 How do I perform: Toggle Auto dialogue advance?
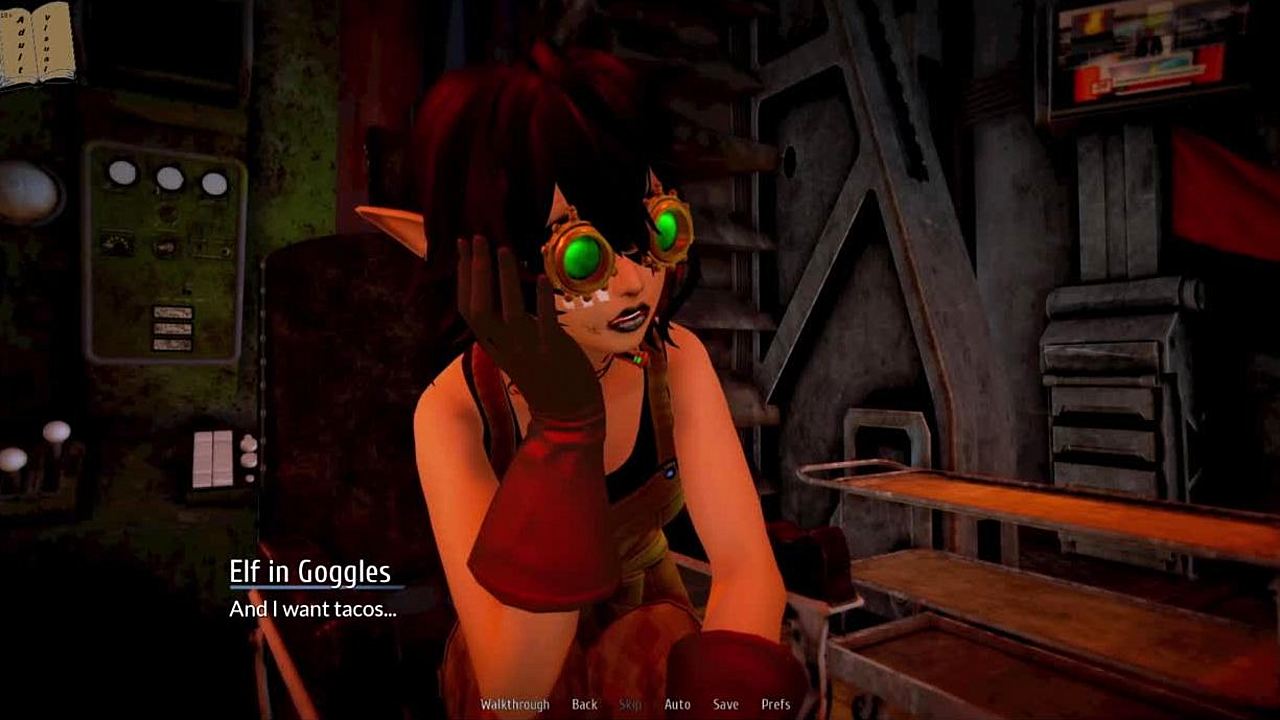point(677,704)
